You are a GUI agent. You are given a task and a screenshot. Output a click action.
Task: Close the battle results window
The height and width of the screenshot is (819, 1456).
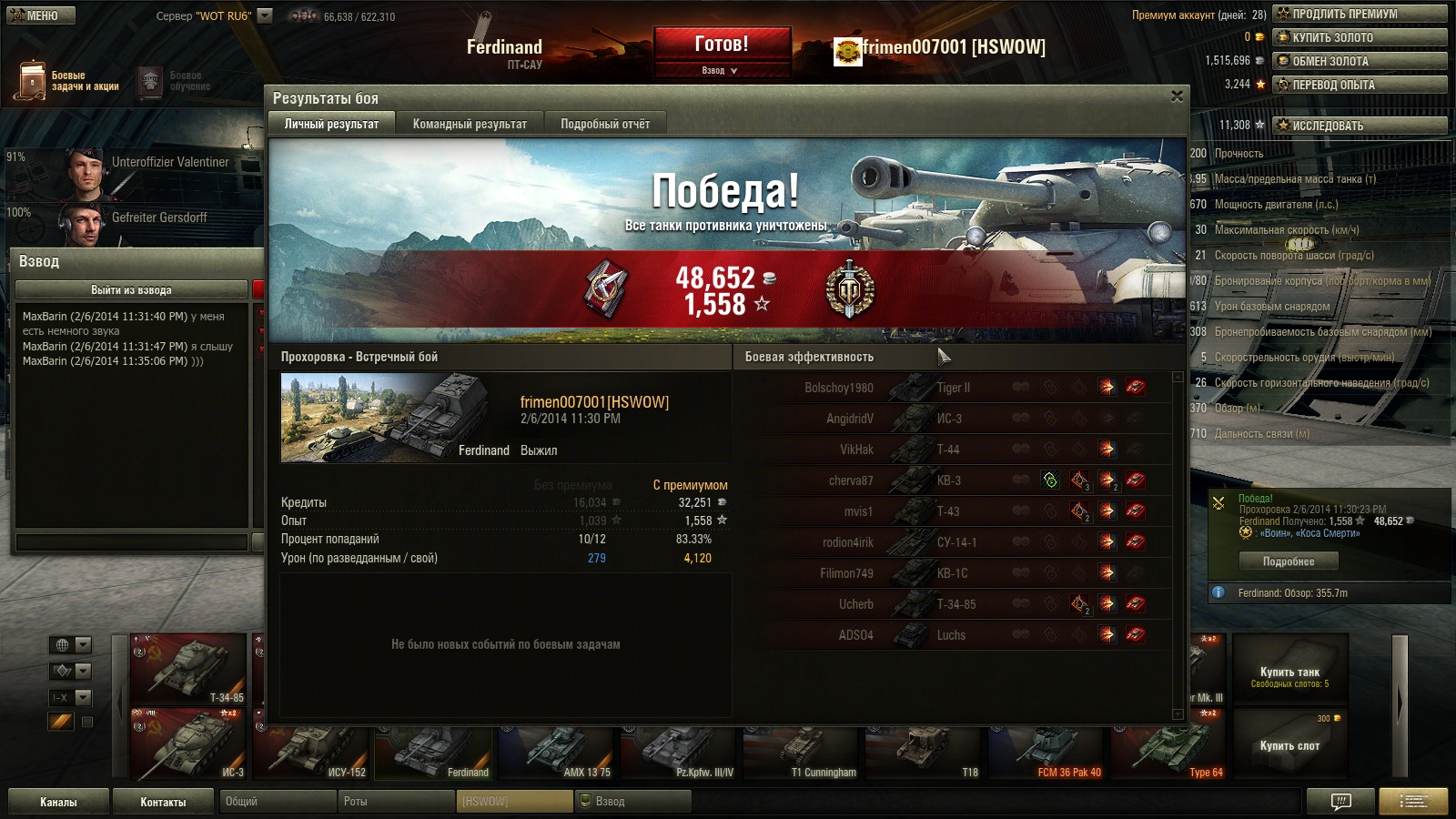click(1177, 96)
